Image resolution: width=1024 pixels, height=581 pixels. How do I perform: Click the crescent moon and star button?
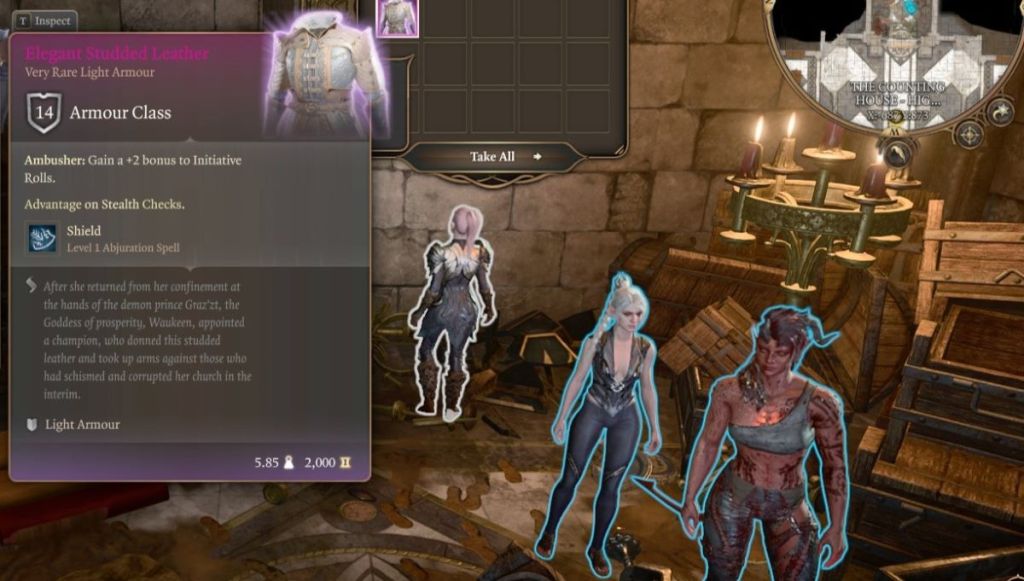(x=1000, y=111)
